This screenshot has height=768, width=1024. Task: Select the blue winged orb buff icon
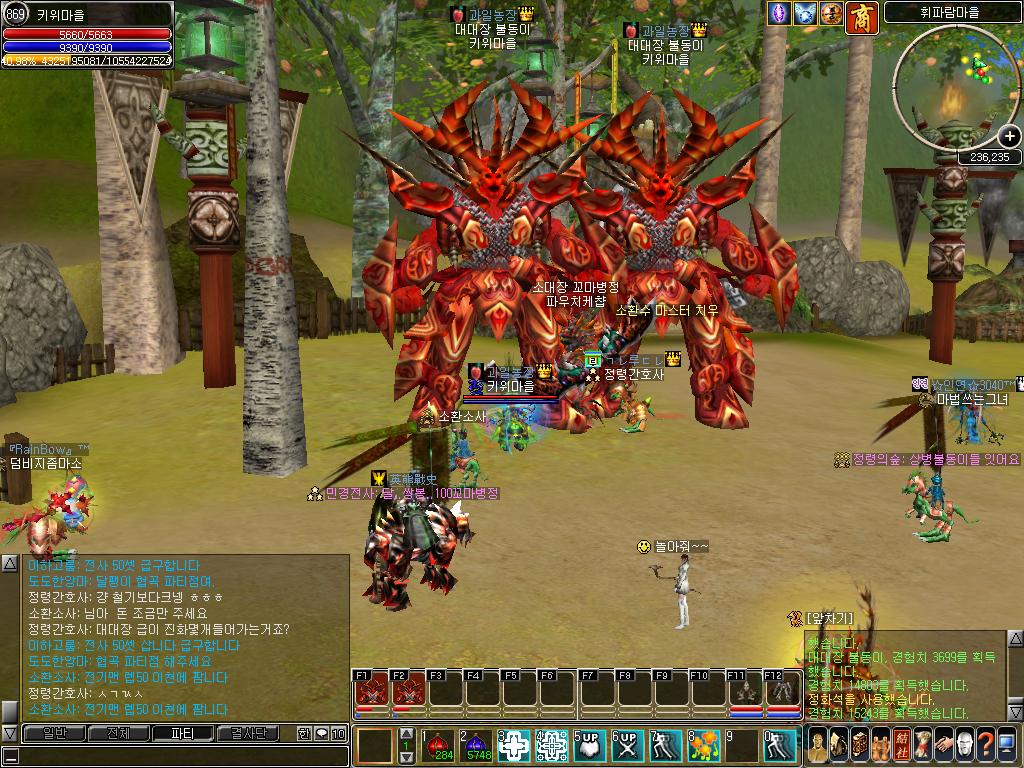pyautogui.click(x=805, y=14)
